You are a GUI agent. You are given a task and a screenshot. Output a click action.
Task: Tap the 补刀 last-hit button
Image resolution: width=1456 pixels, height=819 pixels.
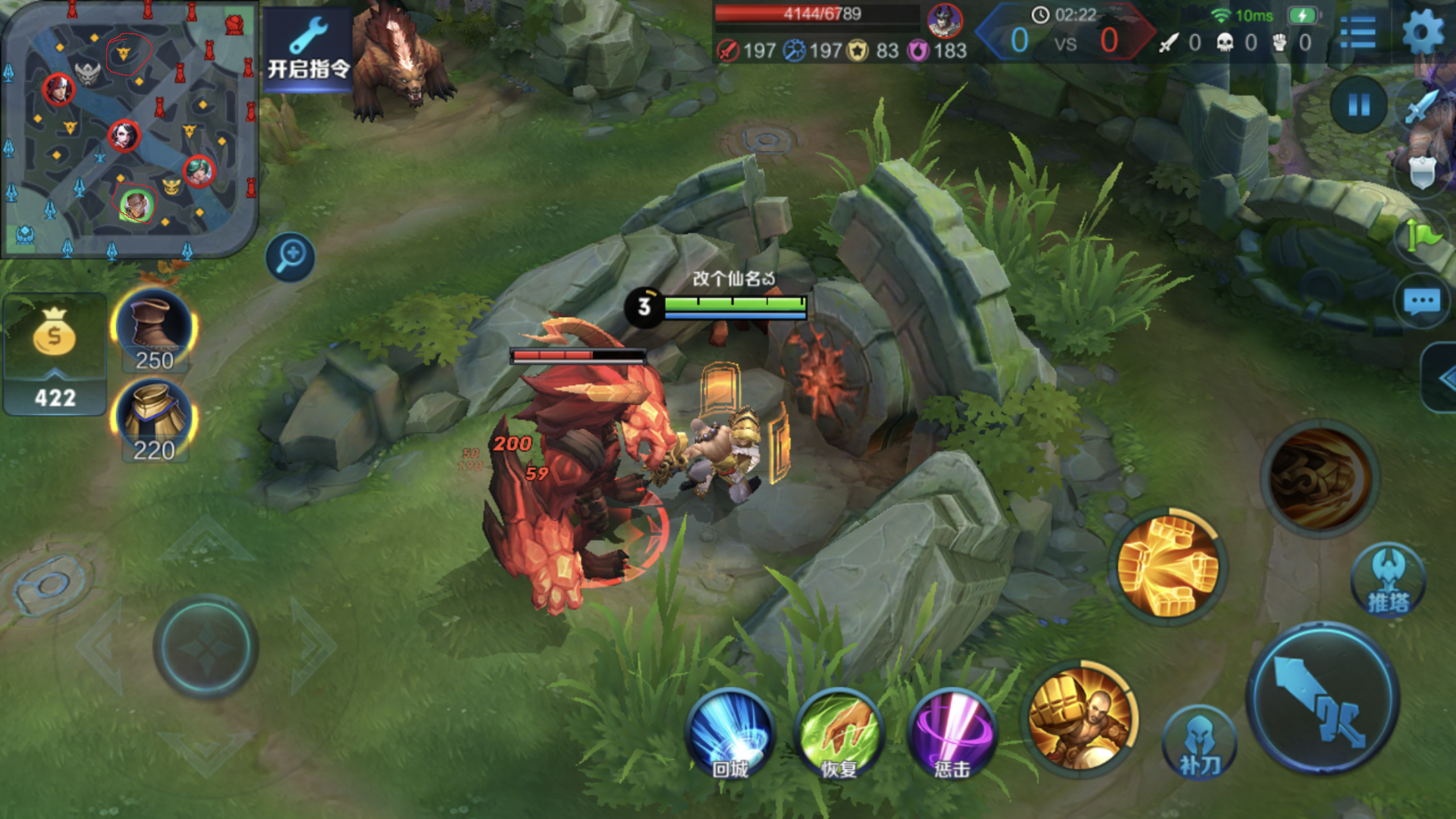coord(1199,743)
